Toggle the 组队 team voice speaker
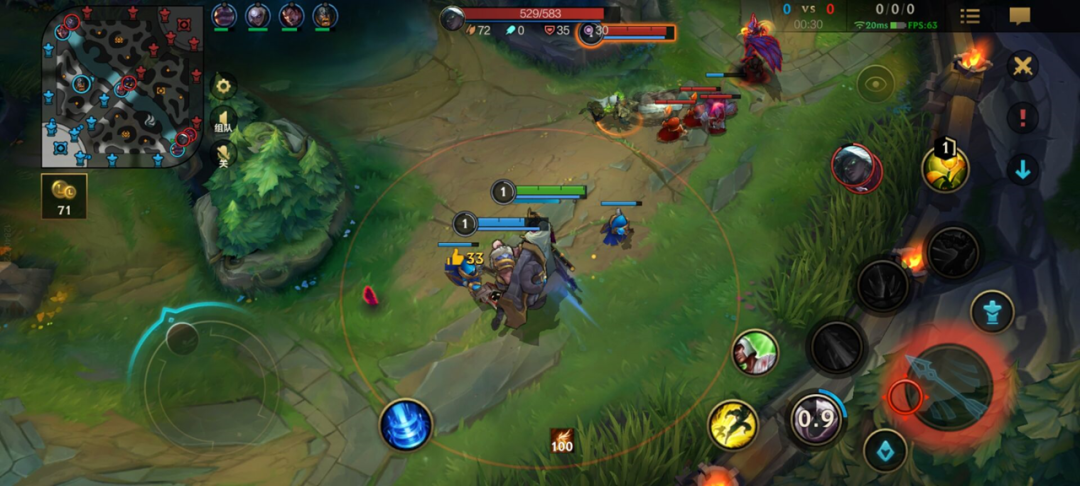The height and width of the screenshot is (486, 1080). [x=222, y=122]
